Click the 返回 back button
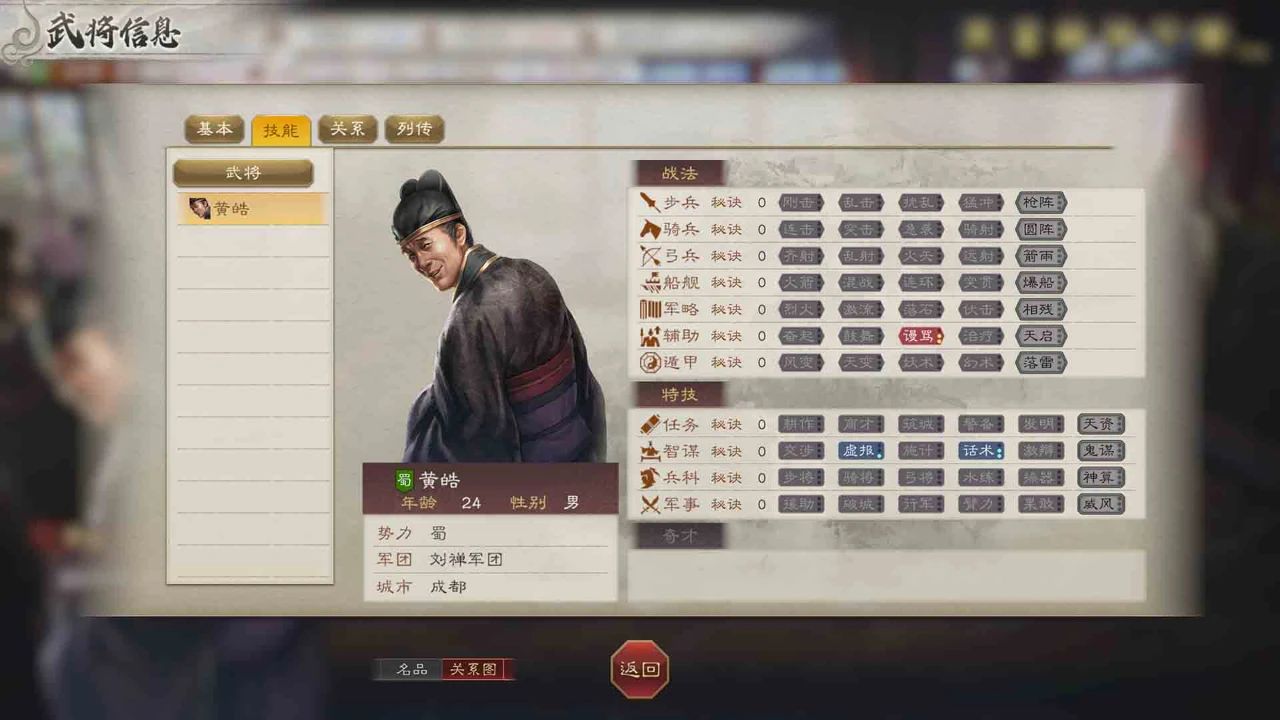Image resolution: width=1280 pixels, height=720 pixels. point(640,669)
